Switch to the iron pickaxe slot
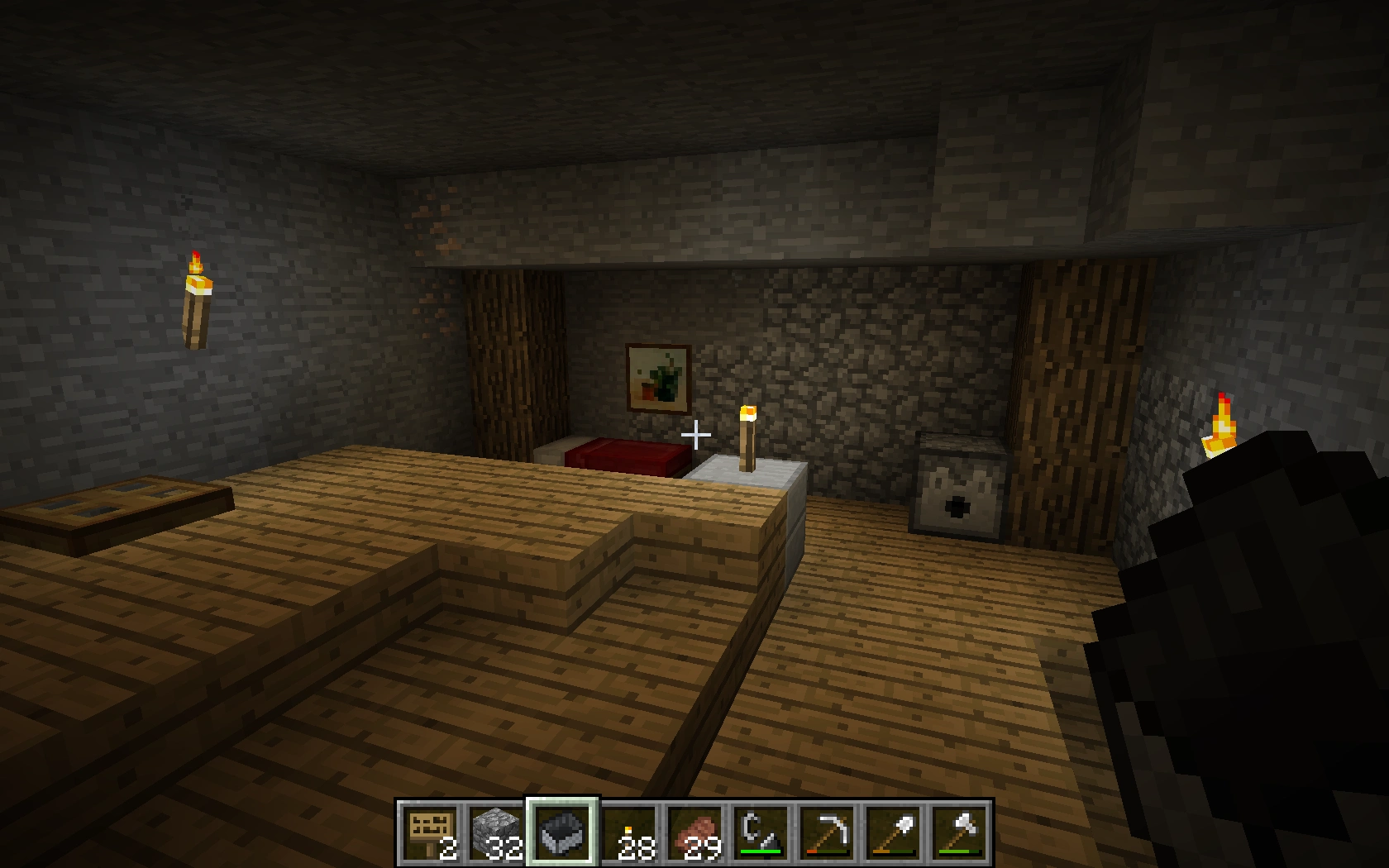 tap(828, 832)
